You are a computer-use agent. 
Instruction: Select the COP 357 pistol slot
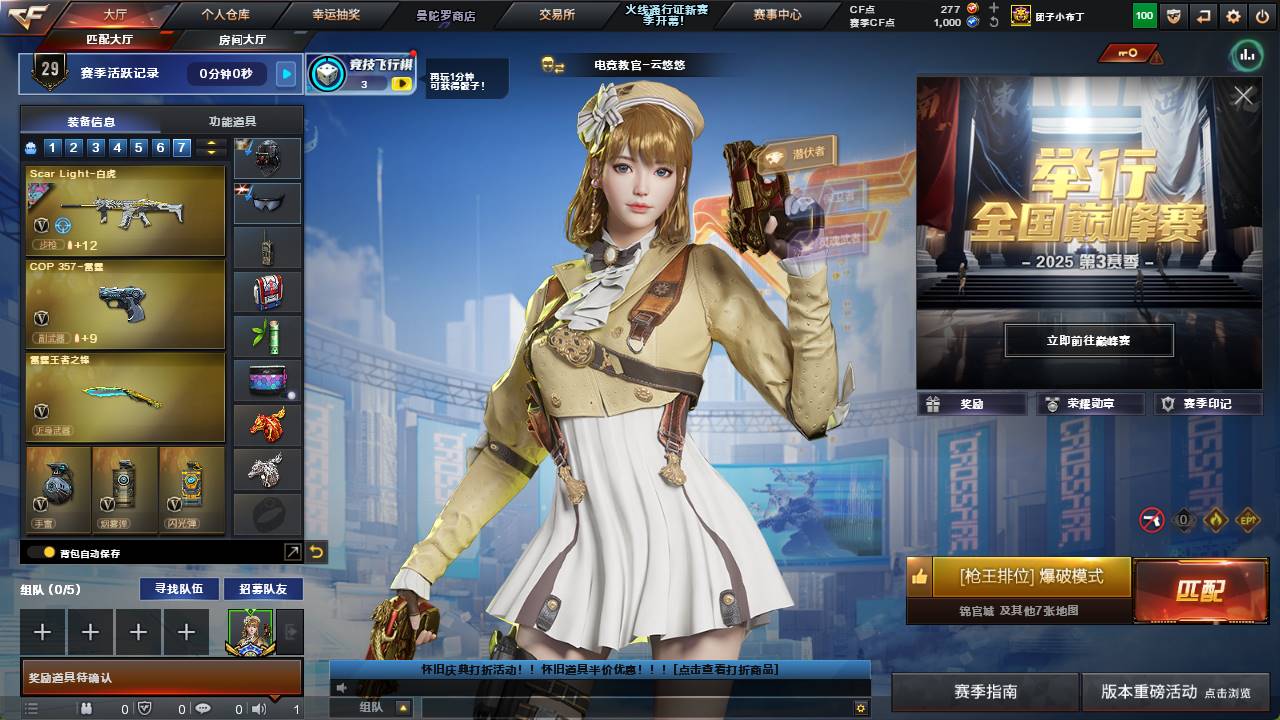125,304
